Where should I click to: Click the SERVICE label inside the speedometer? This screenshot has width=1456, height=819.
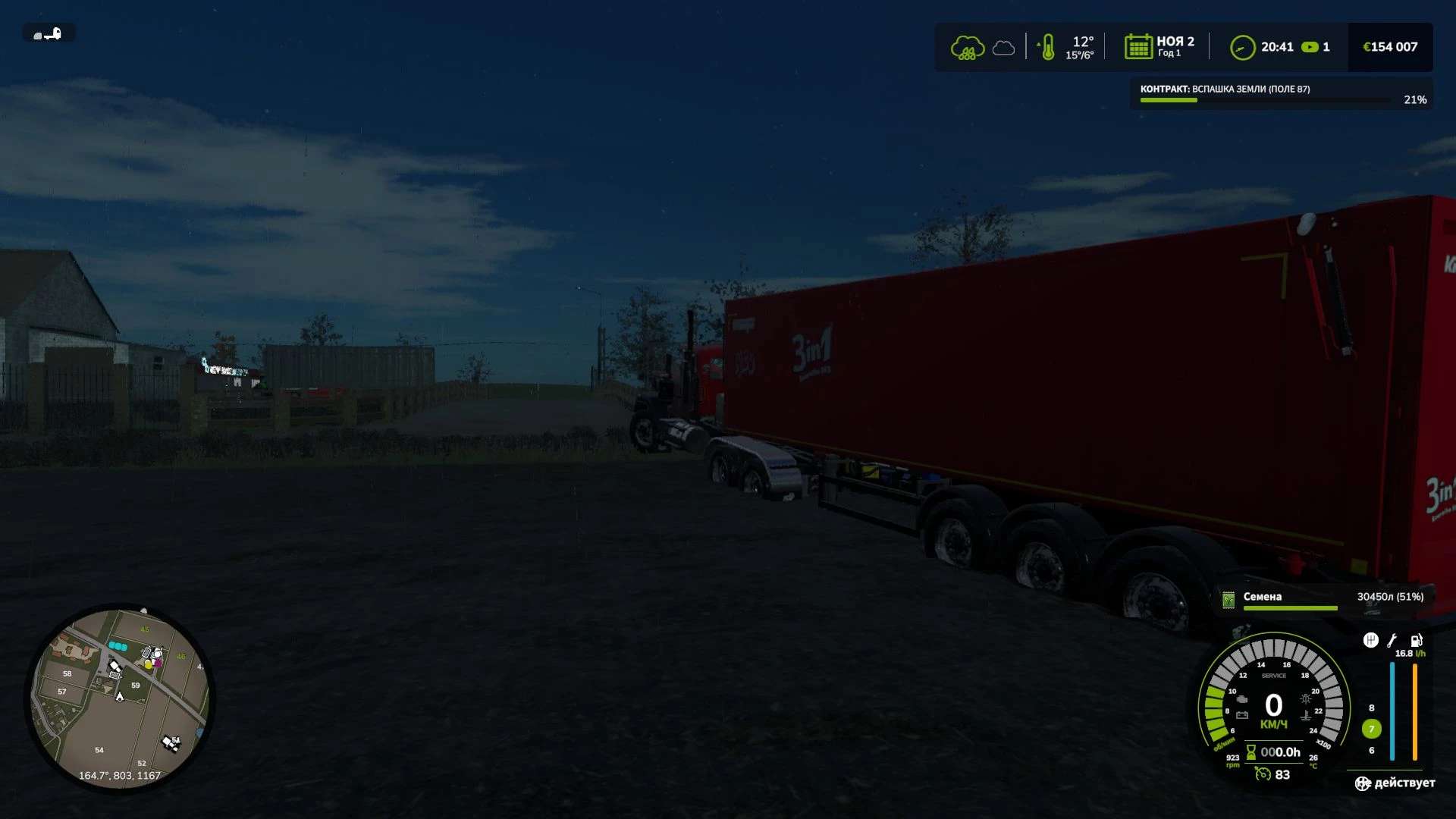click(1274, 676)
